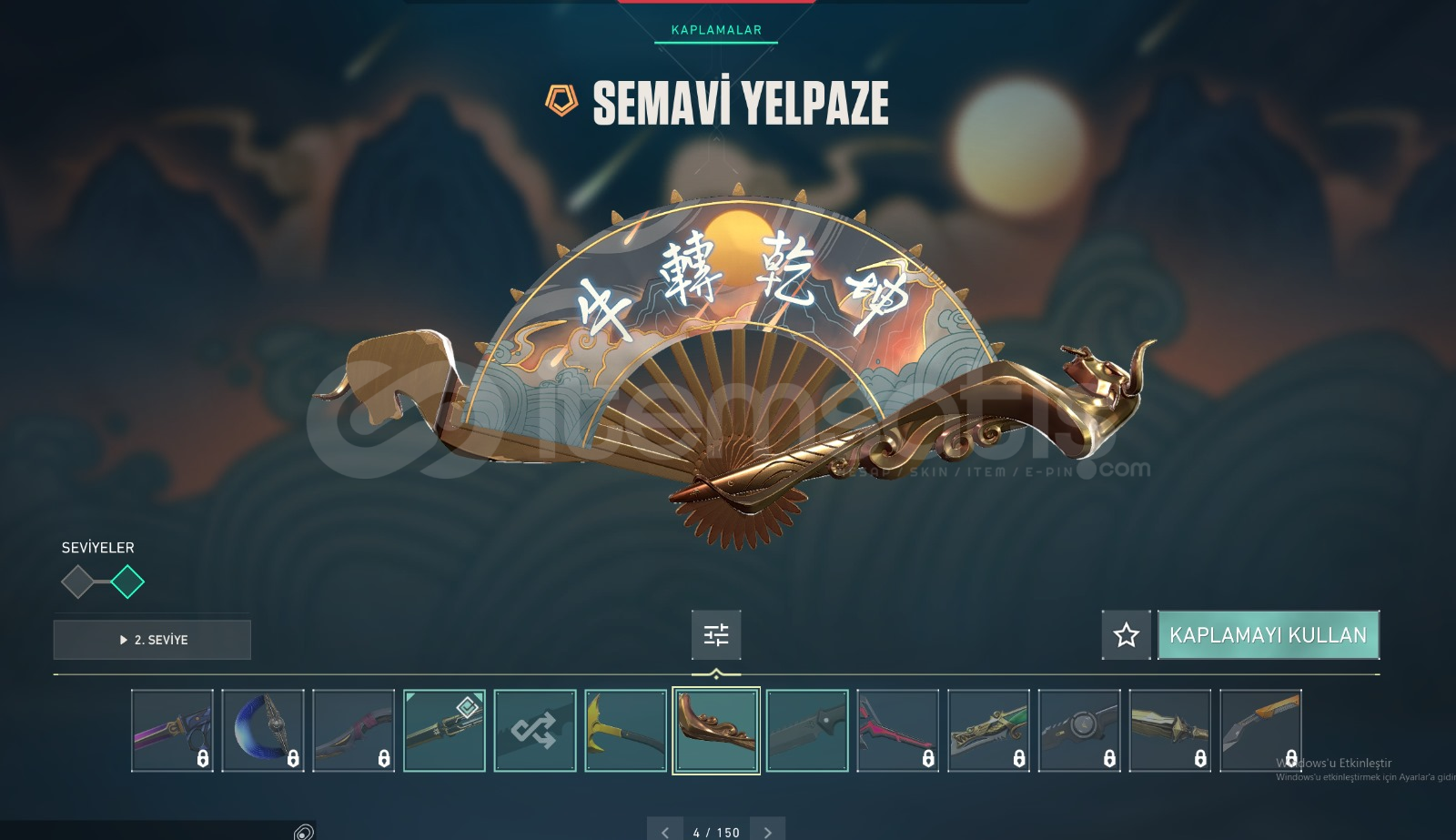Play the 2. Seviye preview video
The image size is (1456, 840).
tap(152, 640)
